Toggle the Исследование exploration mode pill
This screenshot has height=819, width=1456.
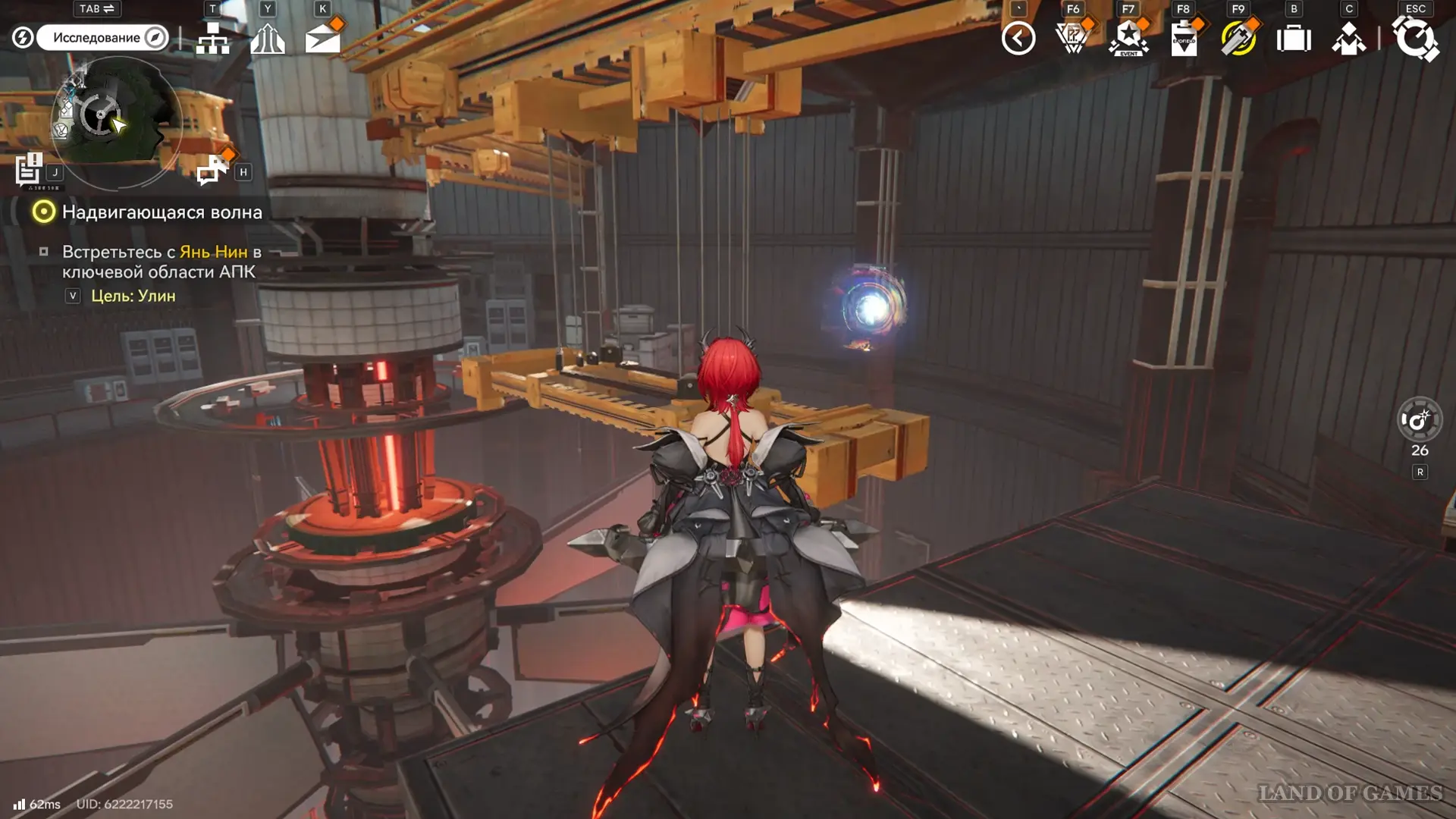coord(102,38)
